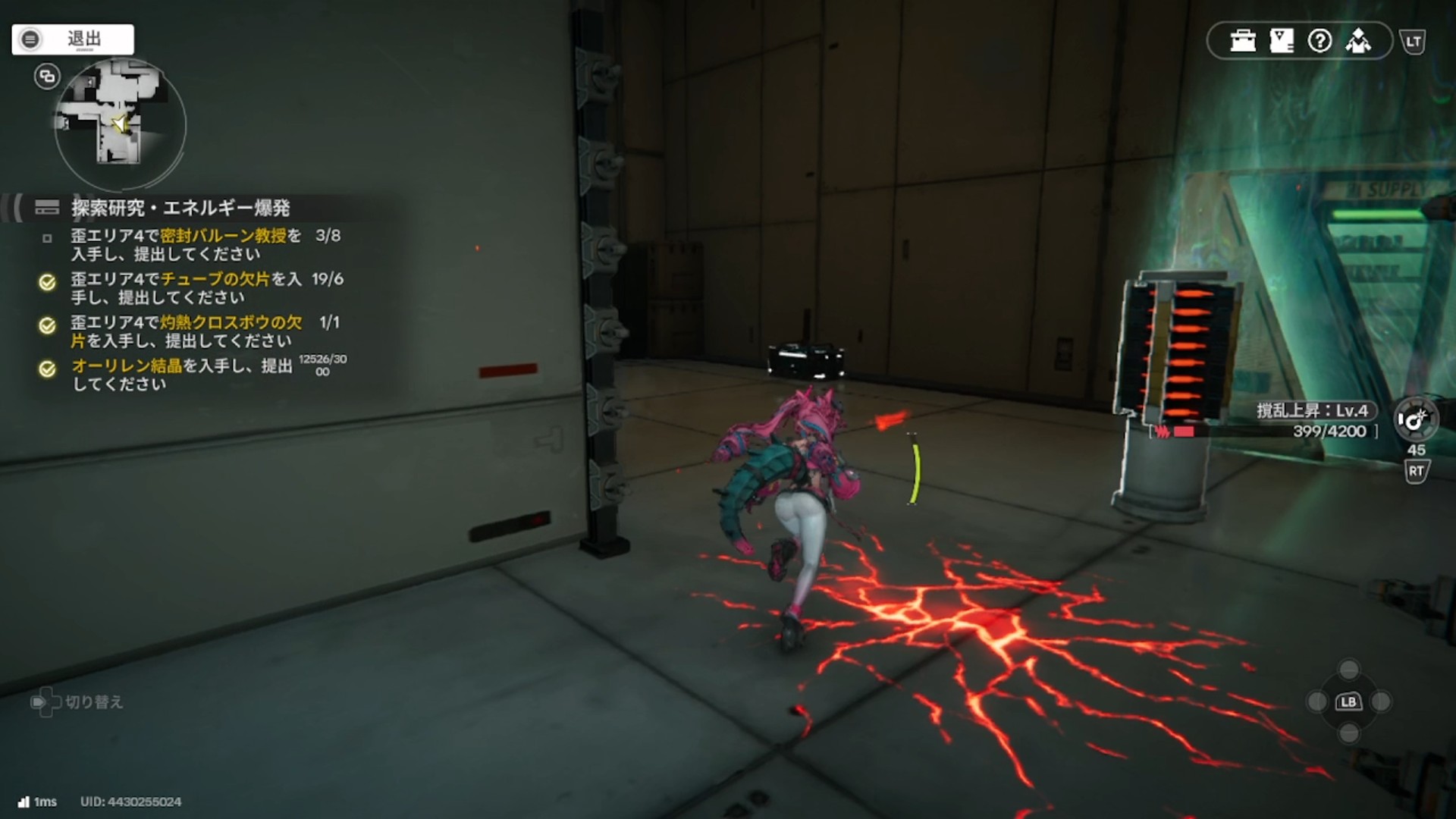
Task: Click the 退出 exit button
Action: point(73,39)
